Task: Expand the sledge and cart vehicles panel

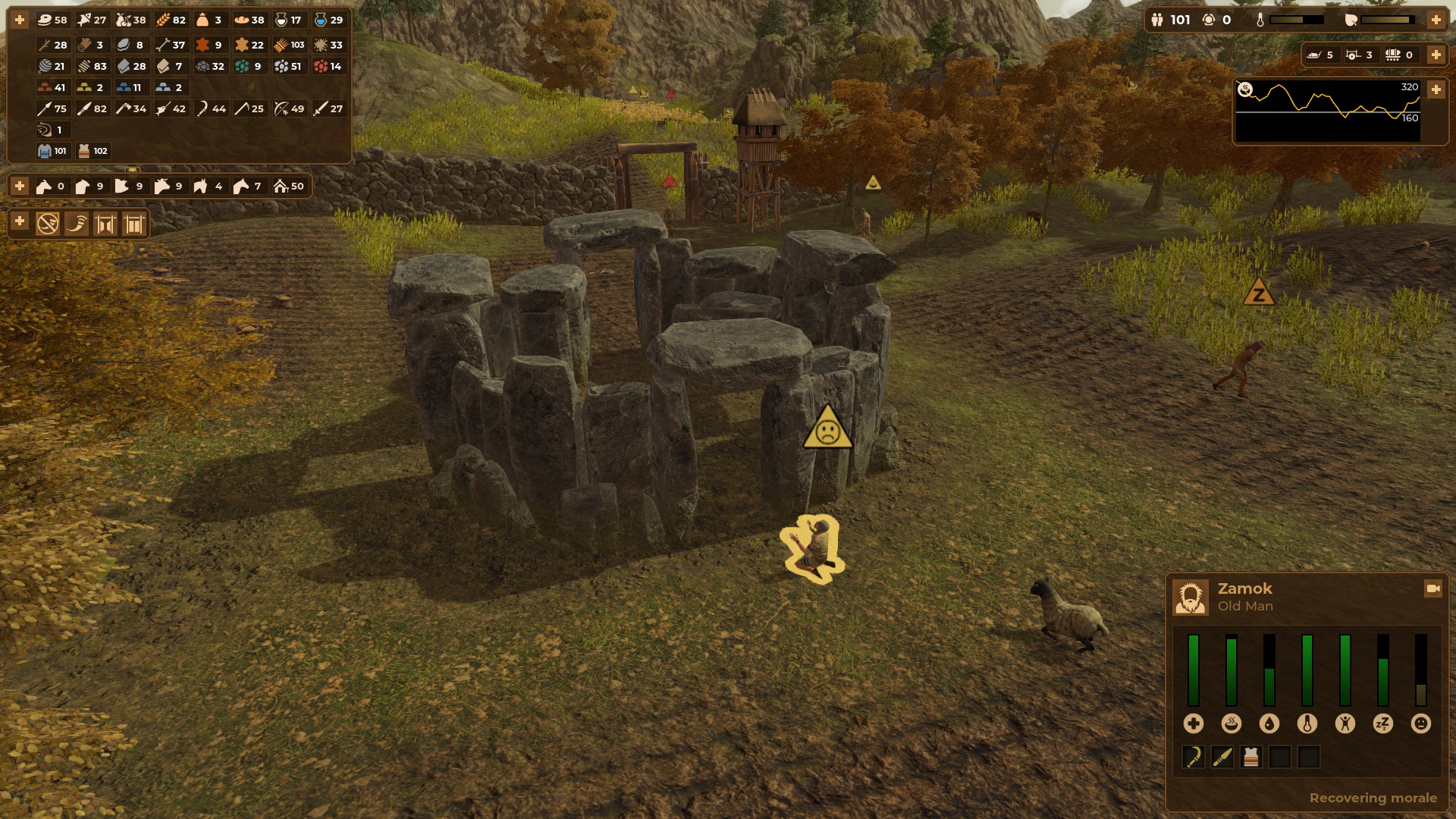Action: (1436, 55)
